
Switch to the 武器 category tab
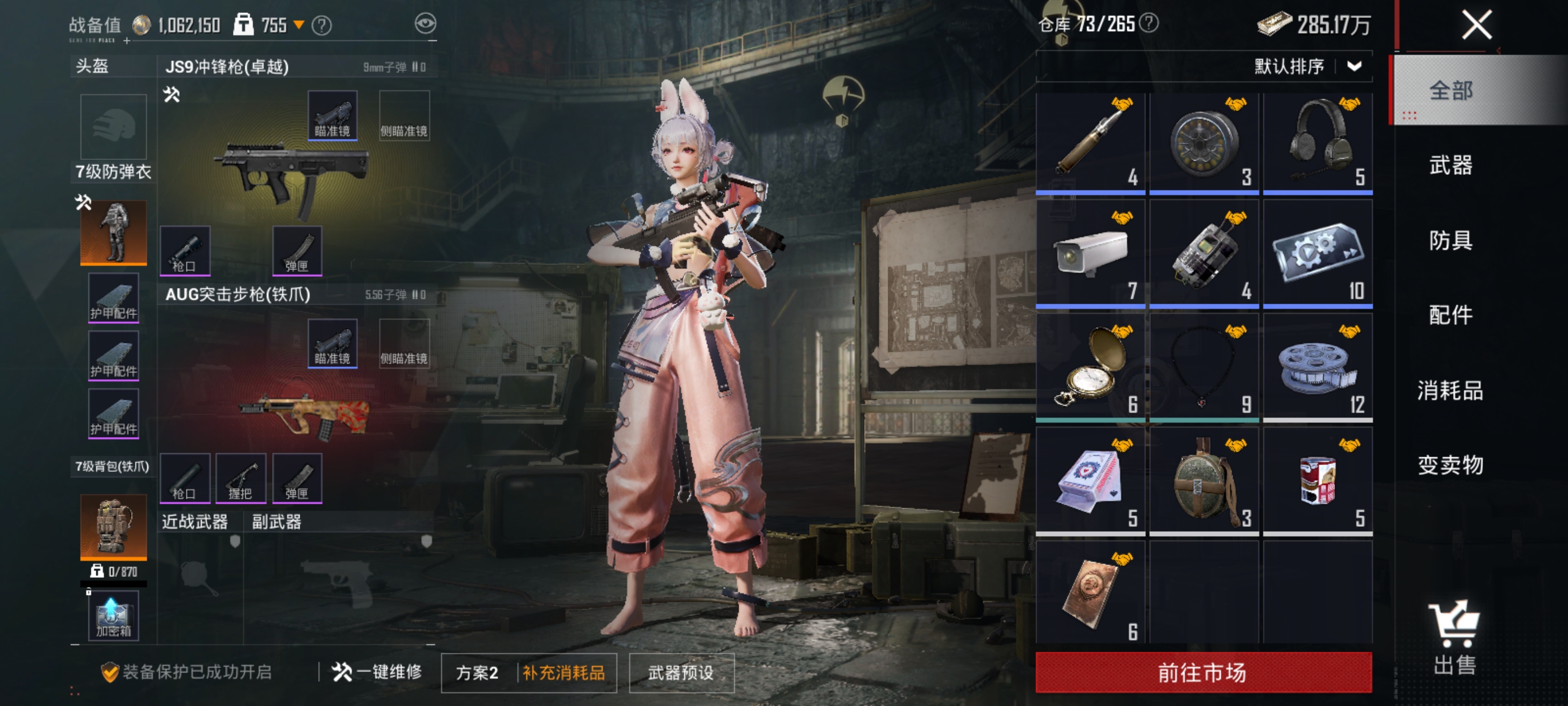tap(1450, 165)
